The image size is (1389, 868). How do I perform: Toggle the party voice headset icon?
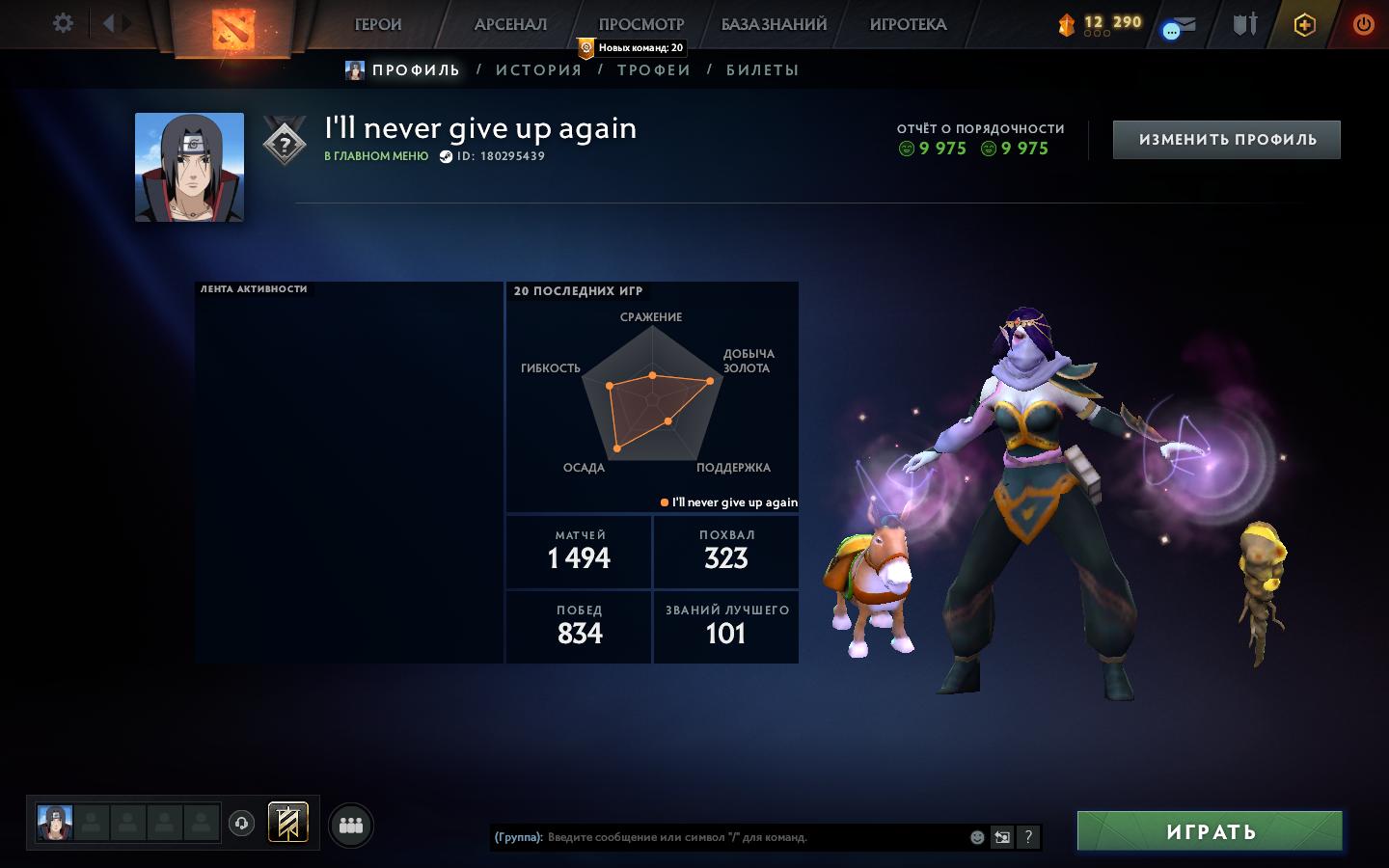click(x=242, y=824)
